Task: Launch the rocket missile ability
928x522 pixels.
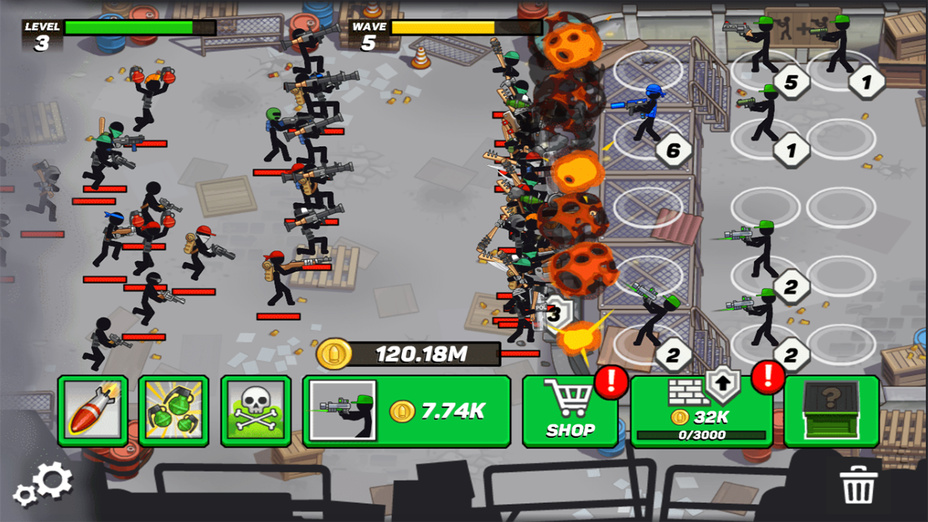Action: click(92, 410)
